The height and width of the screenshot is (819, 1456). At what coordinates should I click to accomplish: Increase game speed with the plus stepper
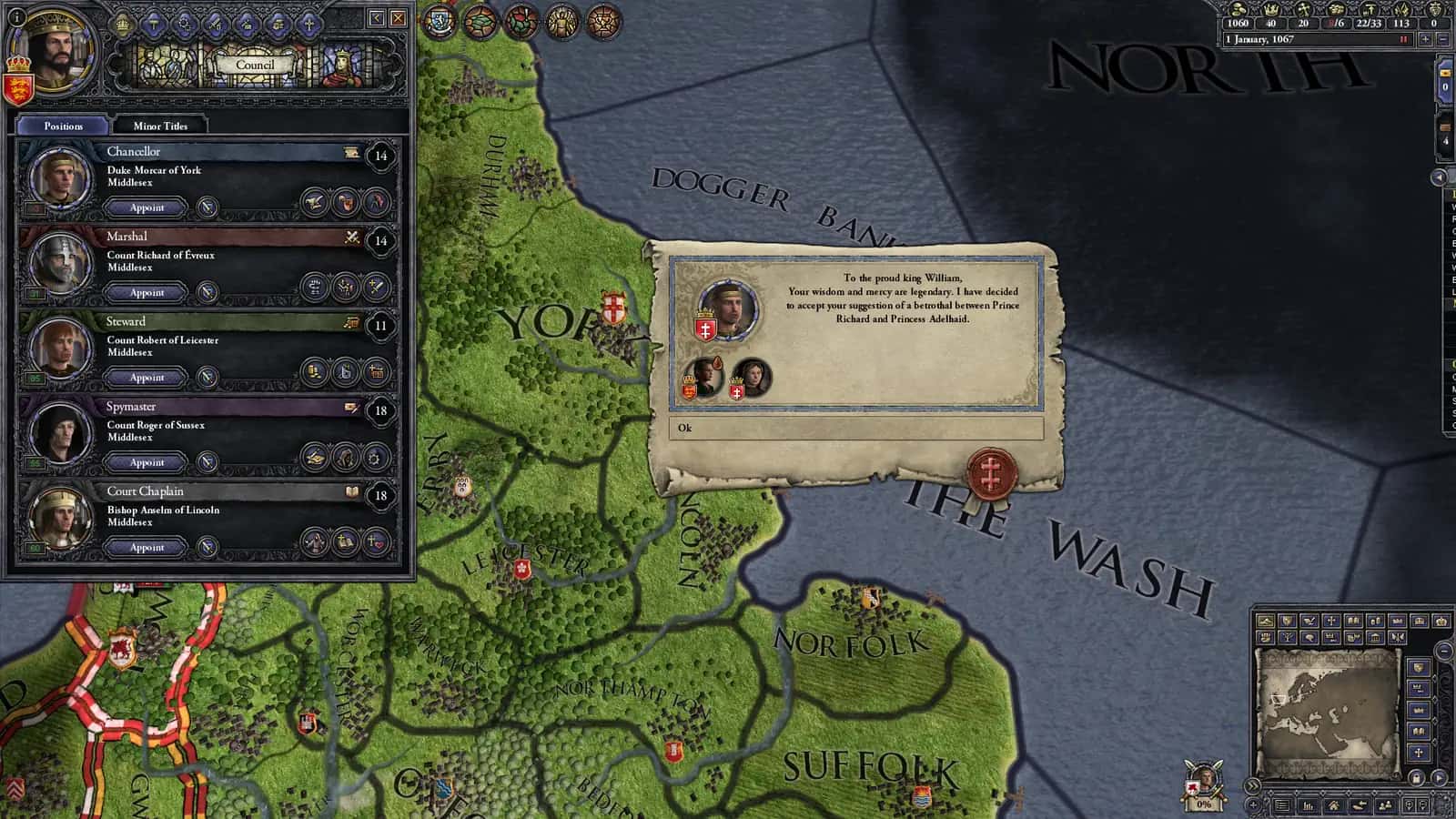click(1425, 39)
